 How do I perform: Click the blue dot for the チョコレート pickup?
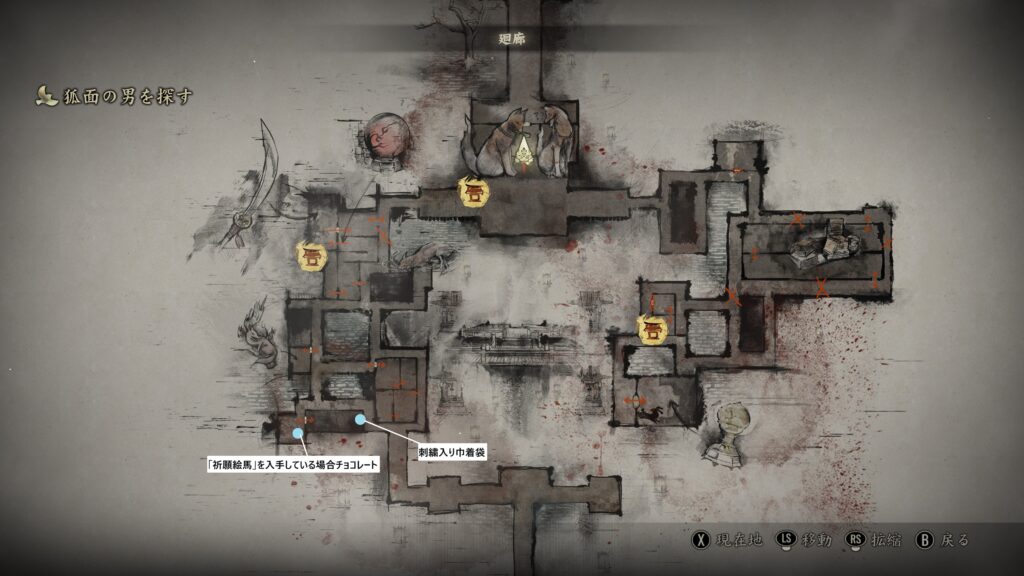coord(298,434)
